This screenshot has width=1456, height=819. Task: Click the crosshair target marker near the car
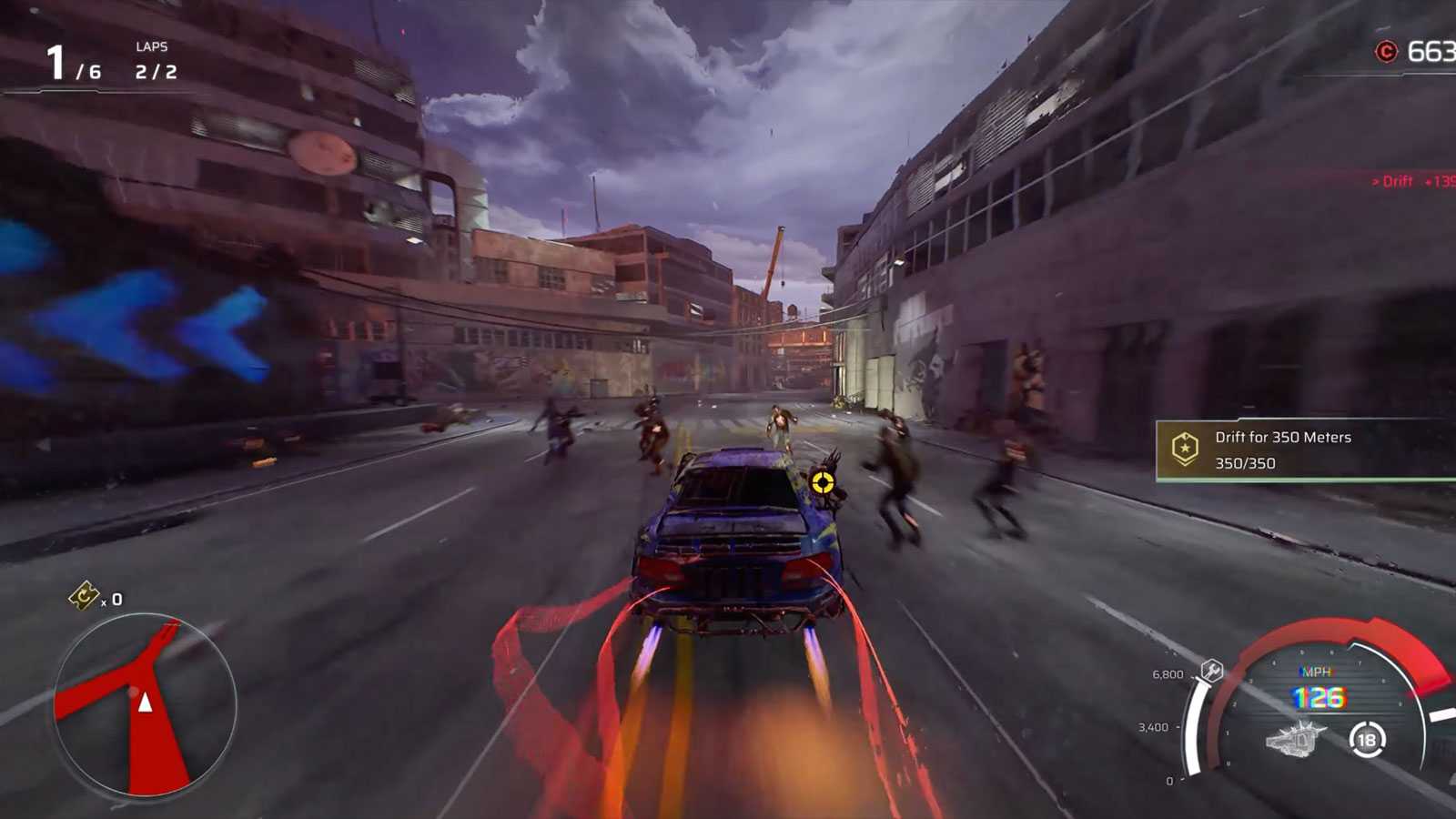click(x=823, y=483)
